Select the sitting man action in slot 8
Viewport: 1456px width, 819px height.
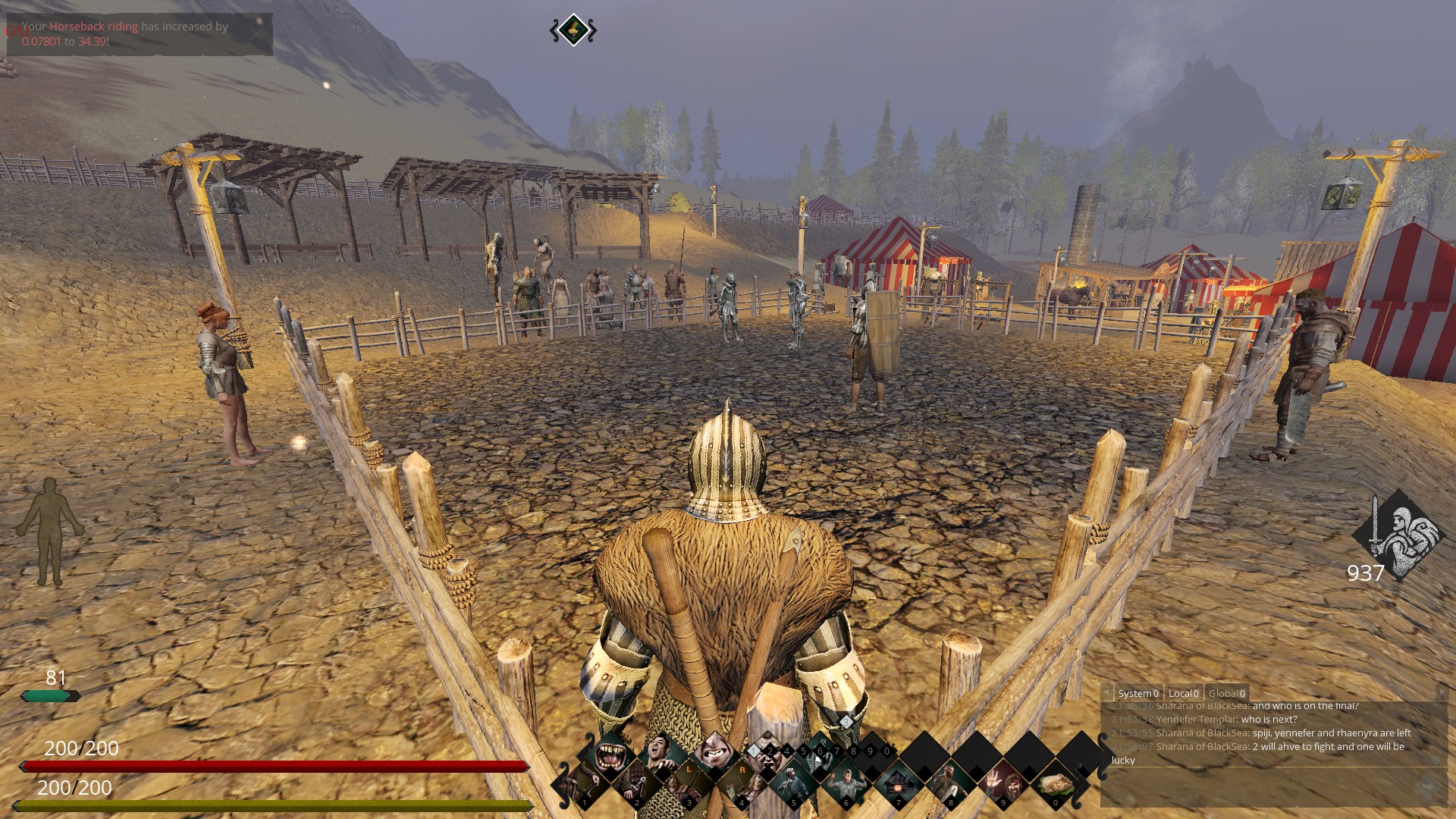click(950, 783)
